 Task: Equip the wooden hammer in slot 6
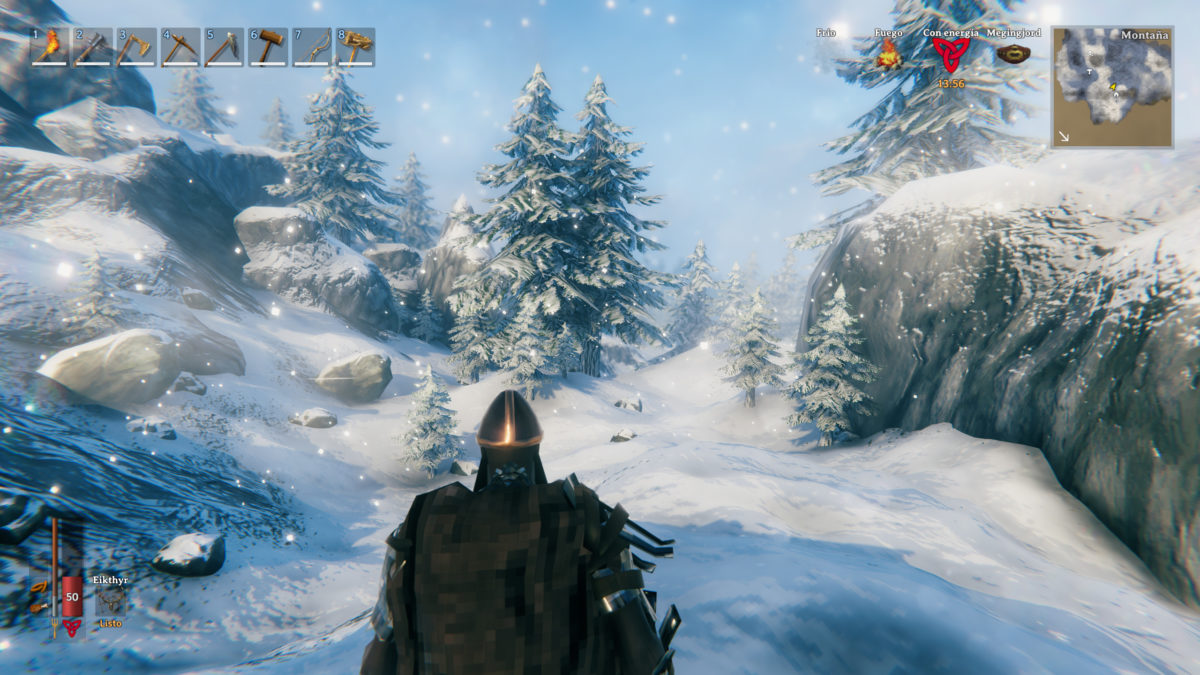click(268, 47)
